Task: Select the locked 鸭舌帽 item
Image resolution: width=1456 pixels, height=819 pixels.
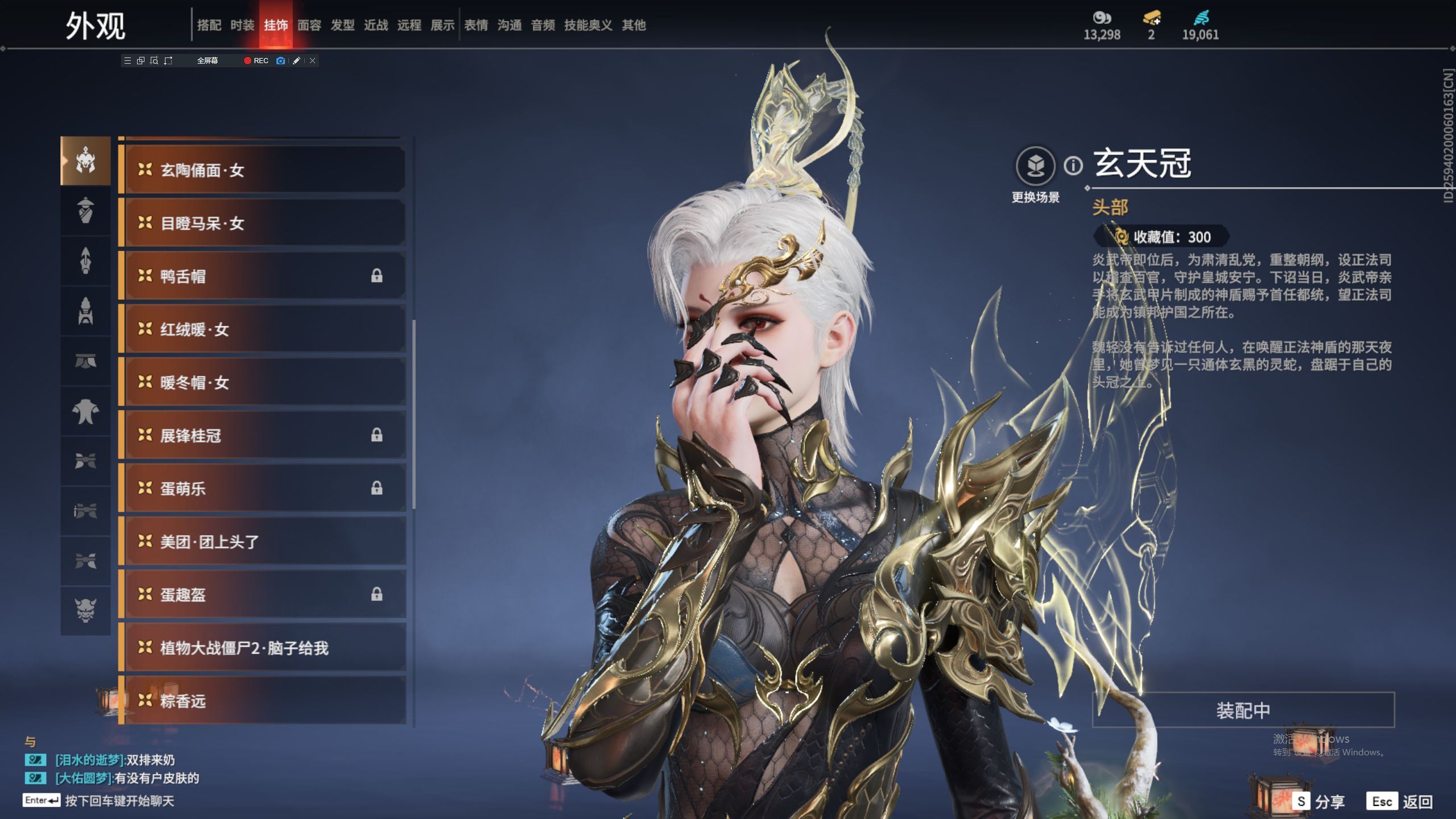Action: pos(263,276)
